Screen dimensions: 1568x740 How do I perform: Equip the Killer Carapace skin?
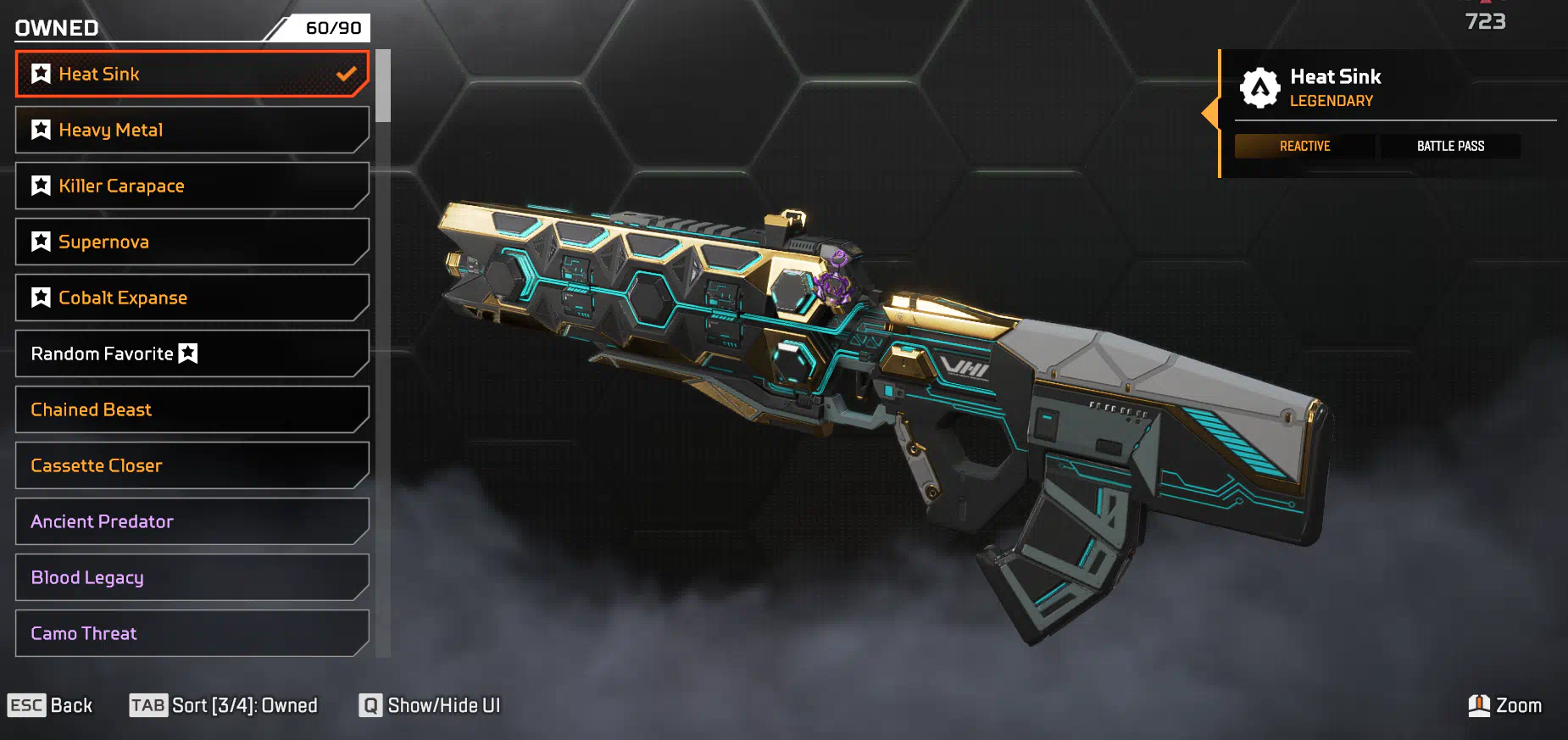click(192, 186)
